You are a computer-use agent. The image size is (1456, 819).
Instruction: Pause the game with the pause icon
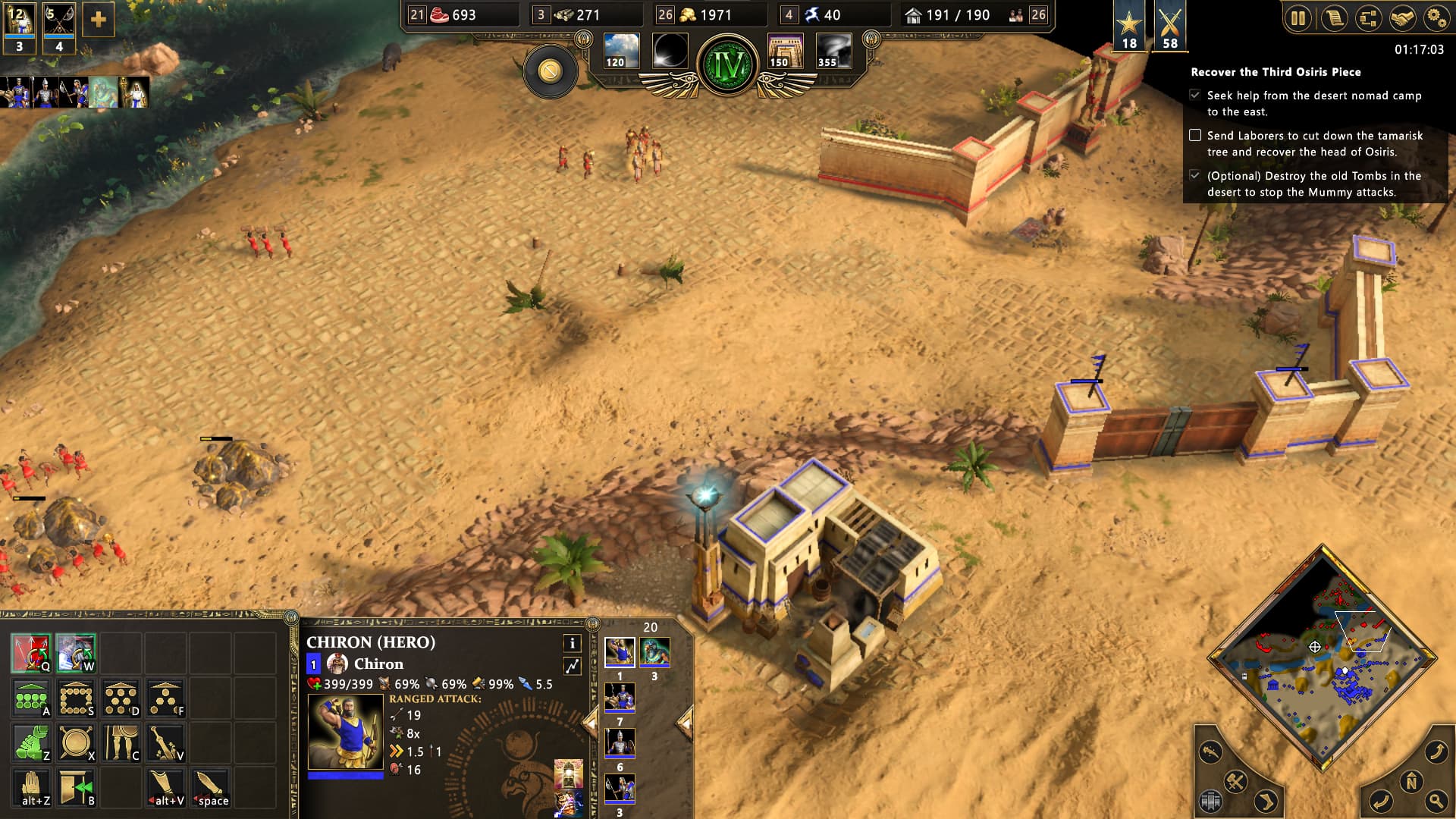[1298, 17]
